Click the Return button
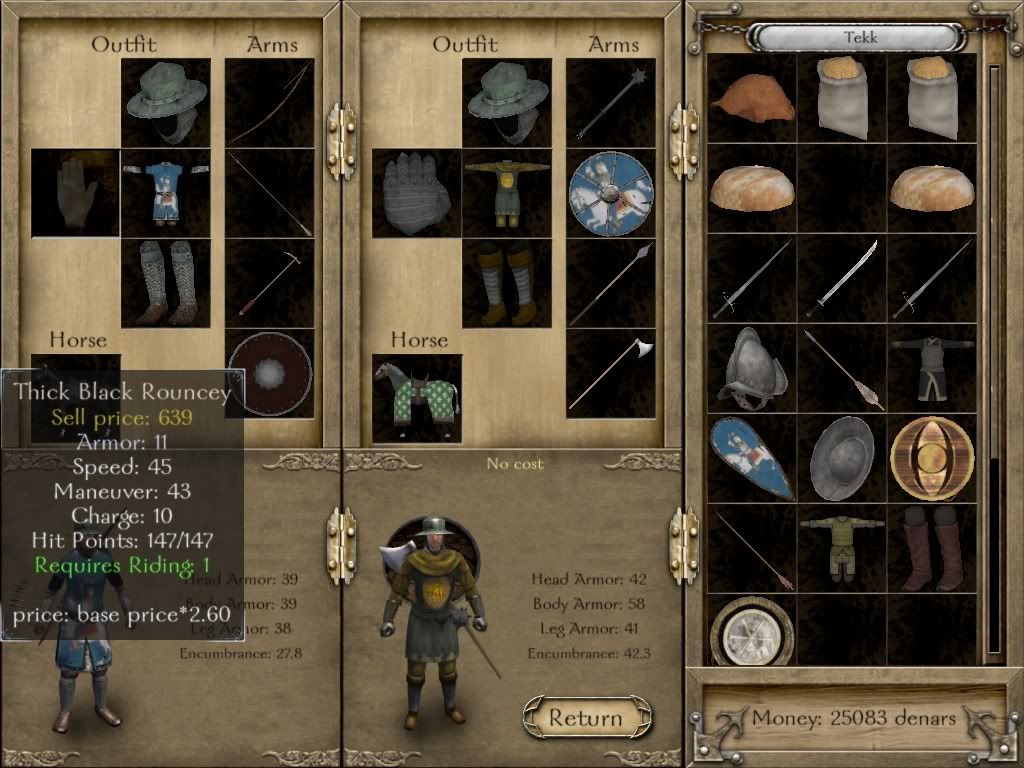This screenshot has height=768, width=1024. [586, 718]
